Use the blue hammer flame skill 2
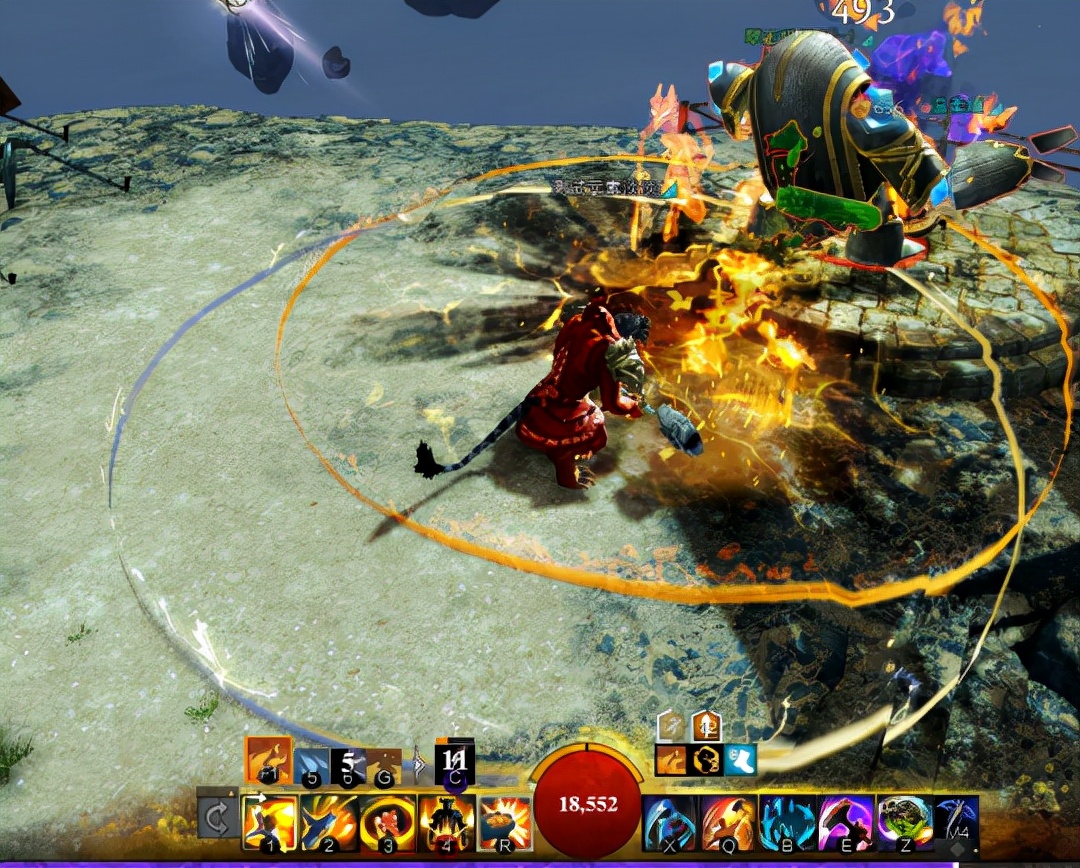Screen dimensions: 1080x868 click(329, 822)
